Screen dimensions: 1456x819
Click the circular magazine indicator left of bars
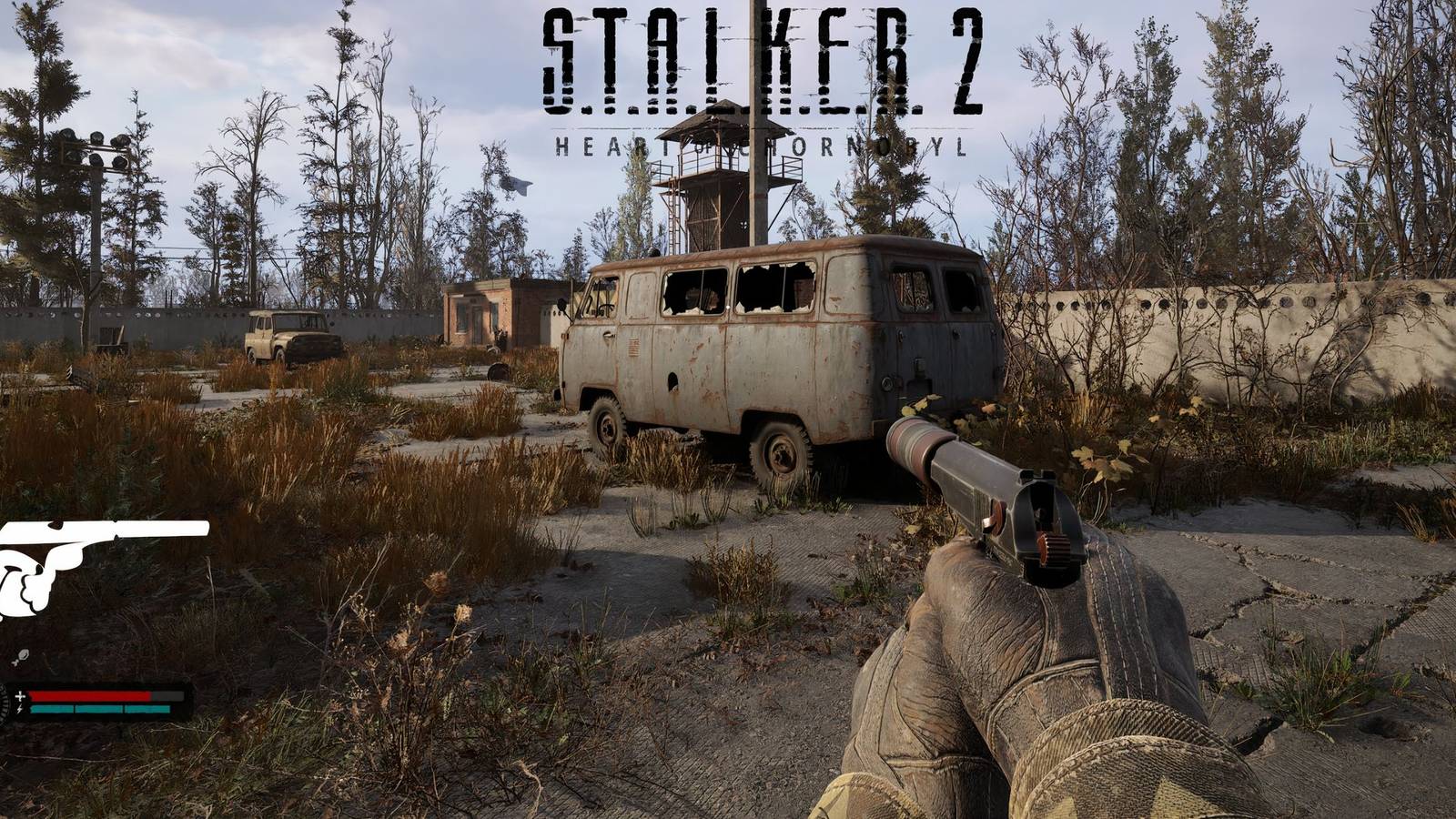(5, 703)
